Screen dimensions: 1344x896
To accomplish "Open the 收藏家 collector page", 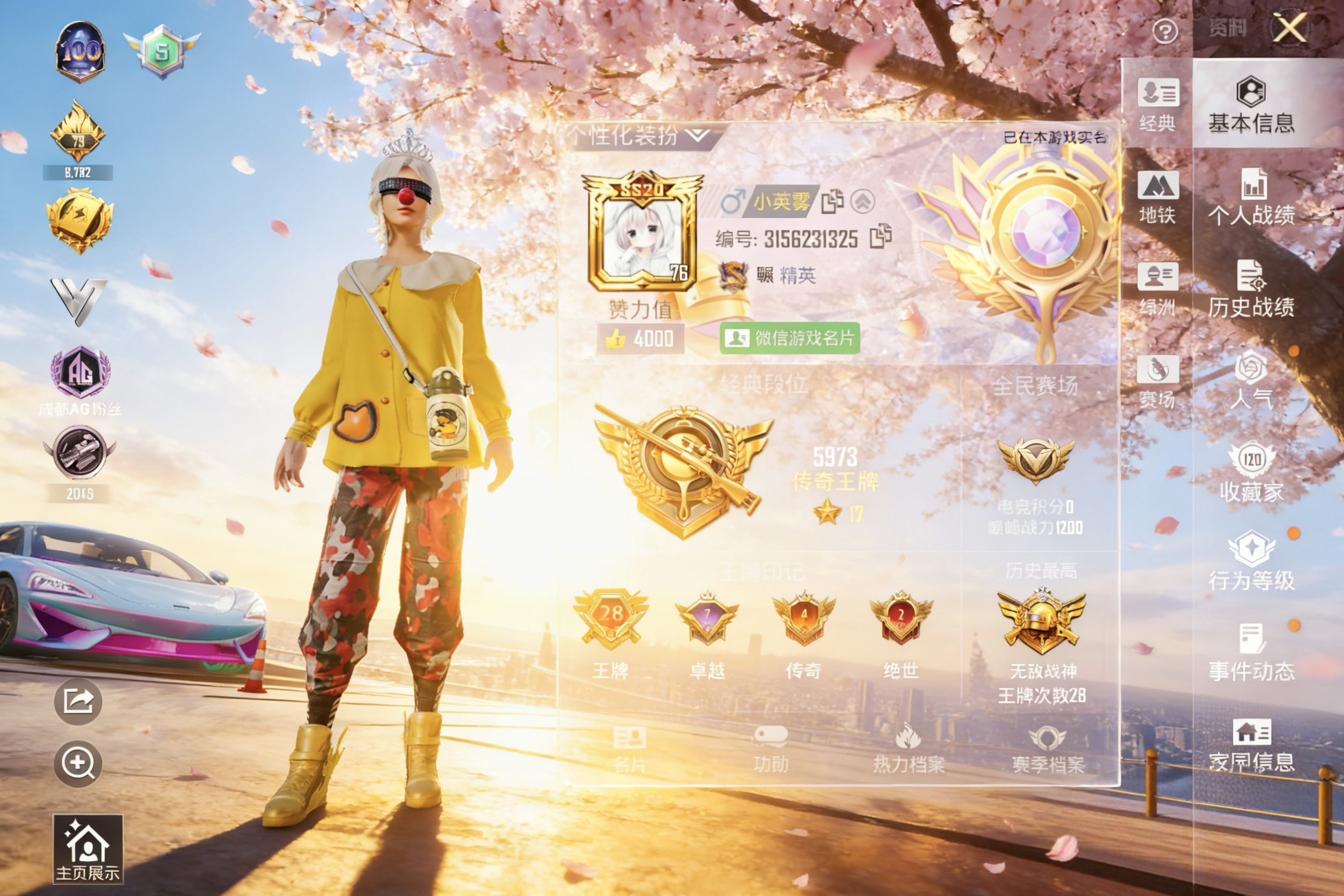I will (1251, 473).
